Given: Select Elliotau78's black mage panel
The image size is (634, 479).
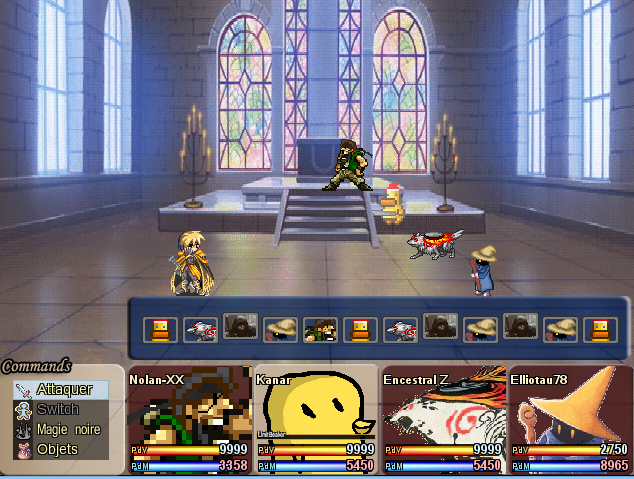Looking at the screenshot, I should [x=569, y=420].
